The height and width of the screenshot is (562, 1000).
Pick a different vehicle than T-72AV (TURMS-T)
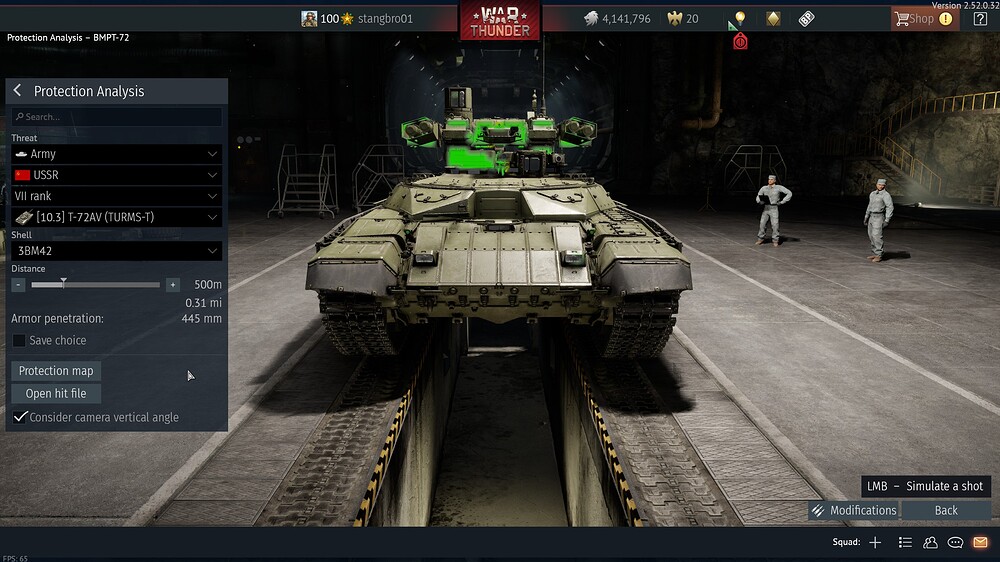click(x=116, y=217)
